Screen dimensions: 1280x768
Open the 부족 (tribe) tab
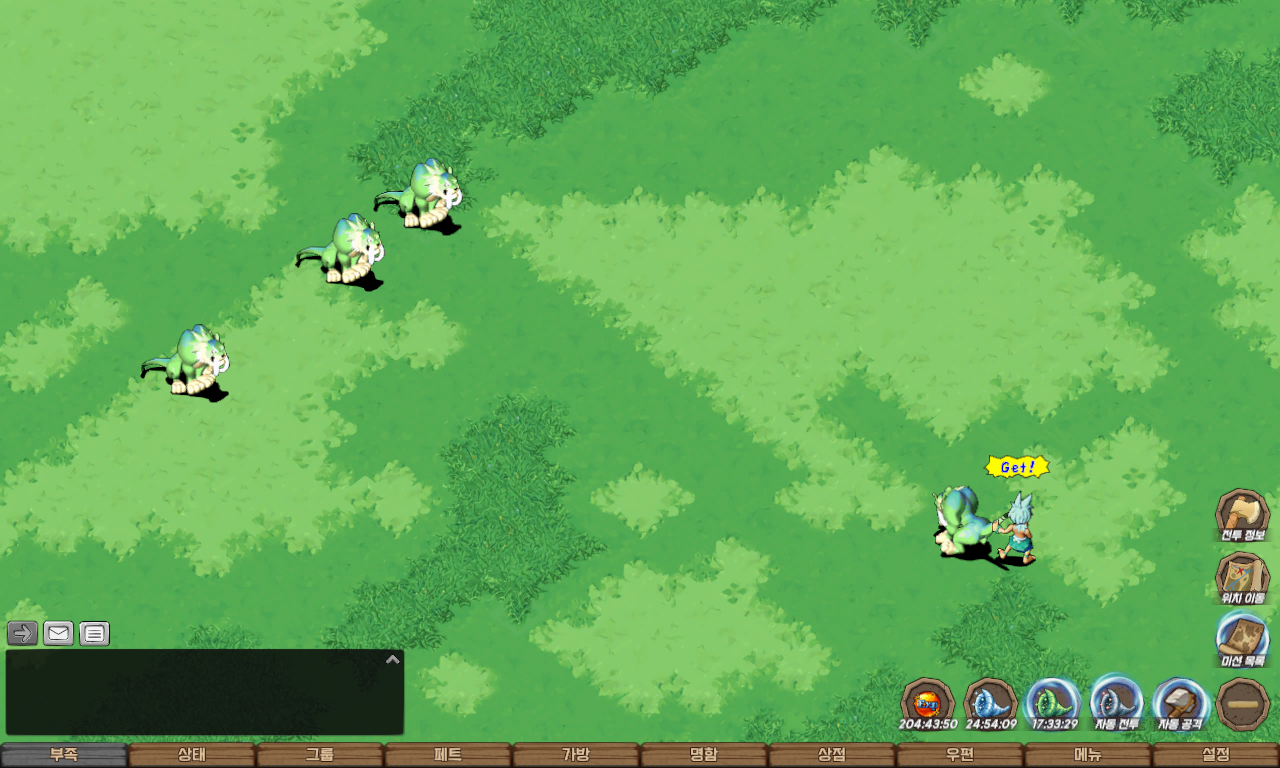(x=64, y=755)
